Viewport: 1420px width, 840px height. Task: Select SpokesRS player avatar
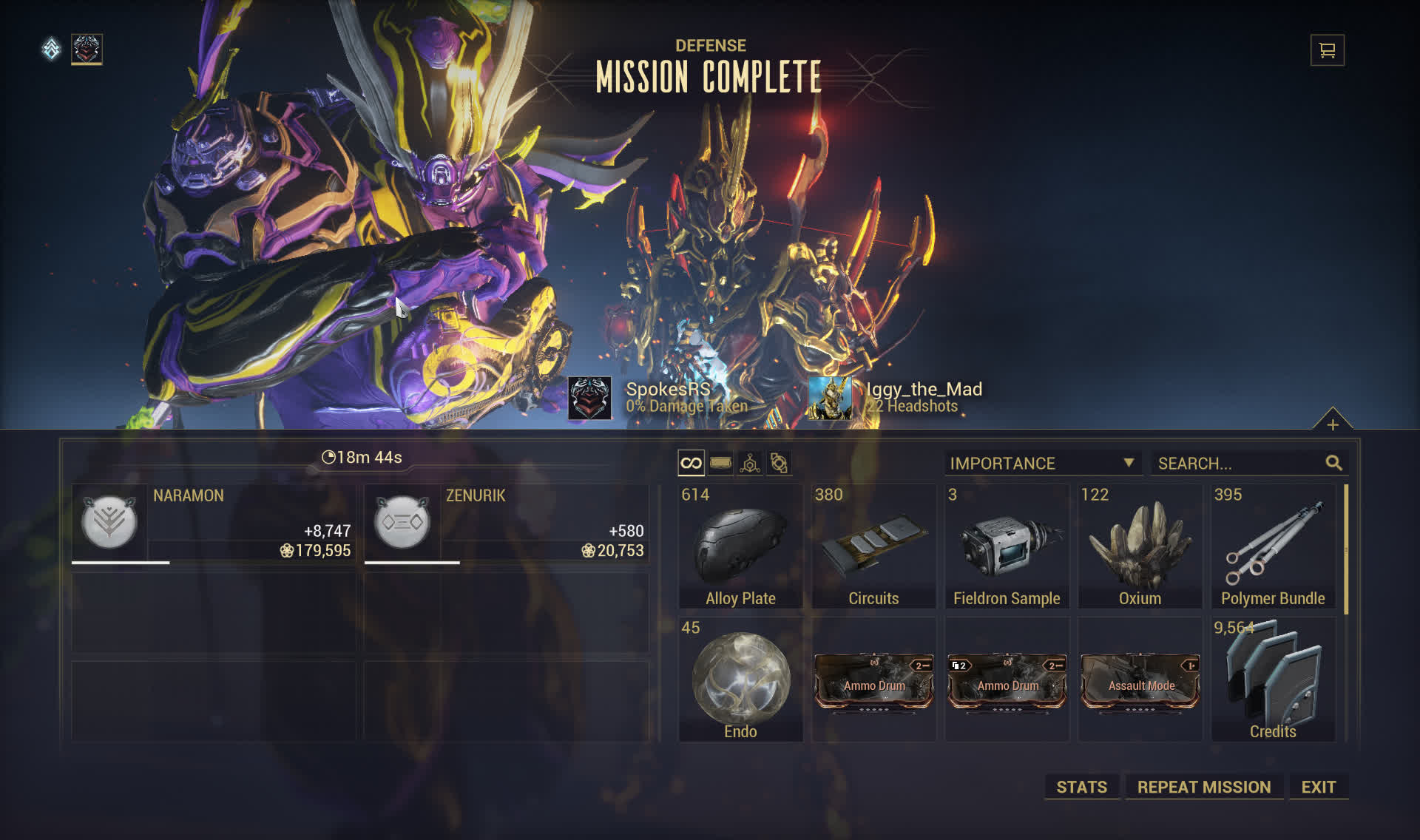point(589,398)
